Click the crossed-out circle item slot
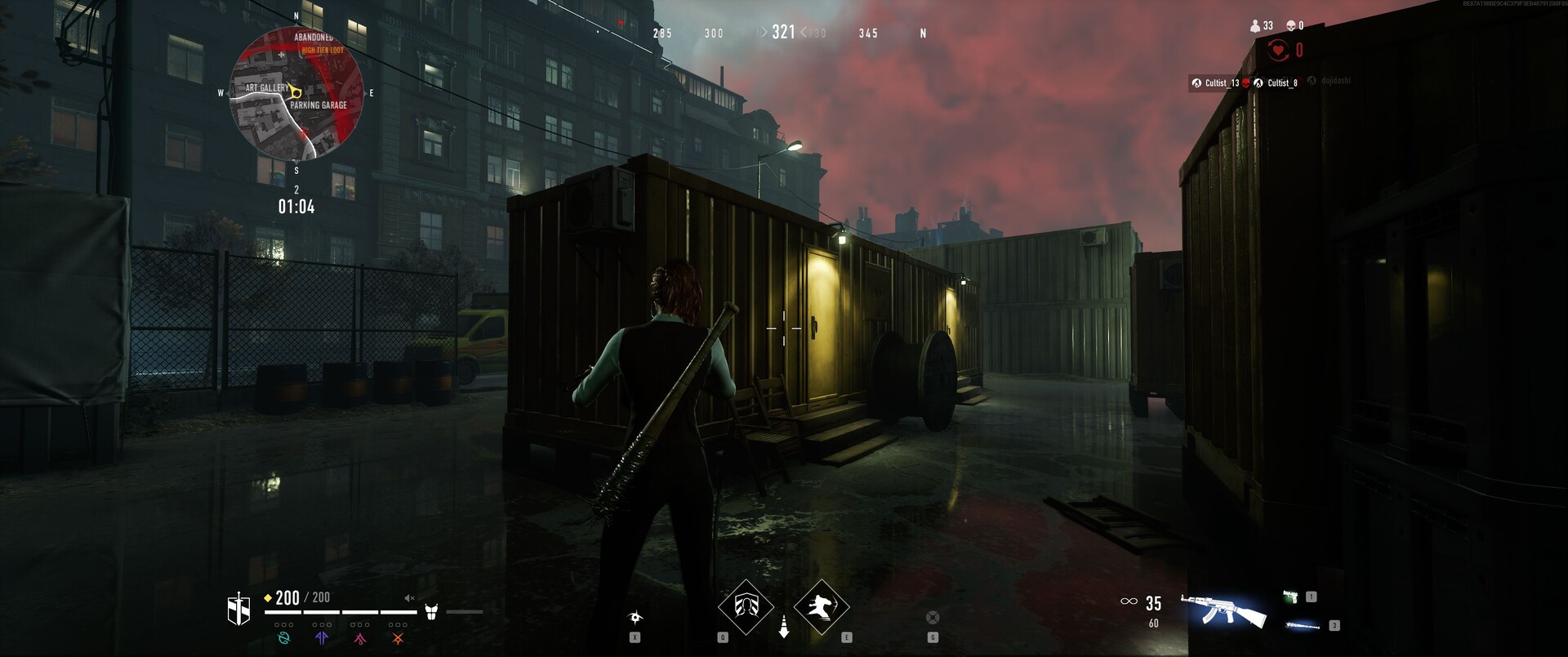The image size is (1568, 657). click(933, 617)
